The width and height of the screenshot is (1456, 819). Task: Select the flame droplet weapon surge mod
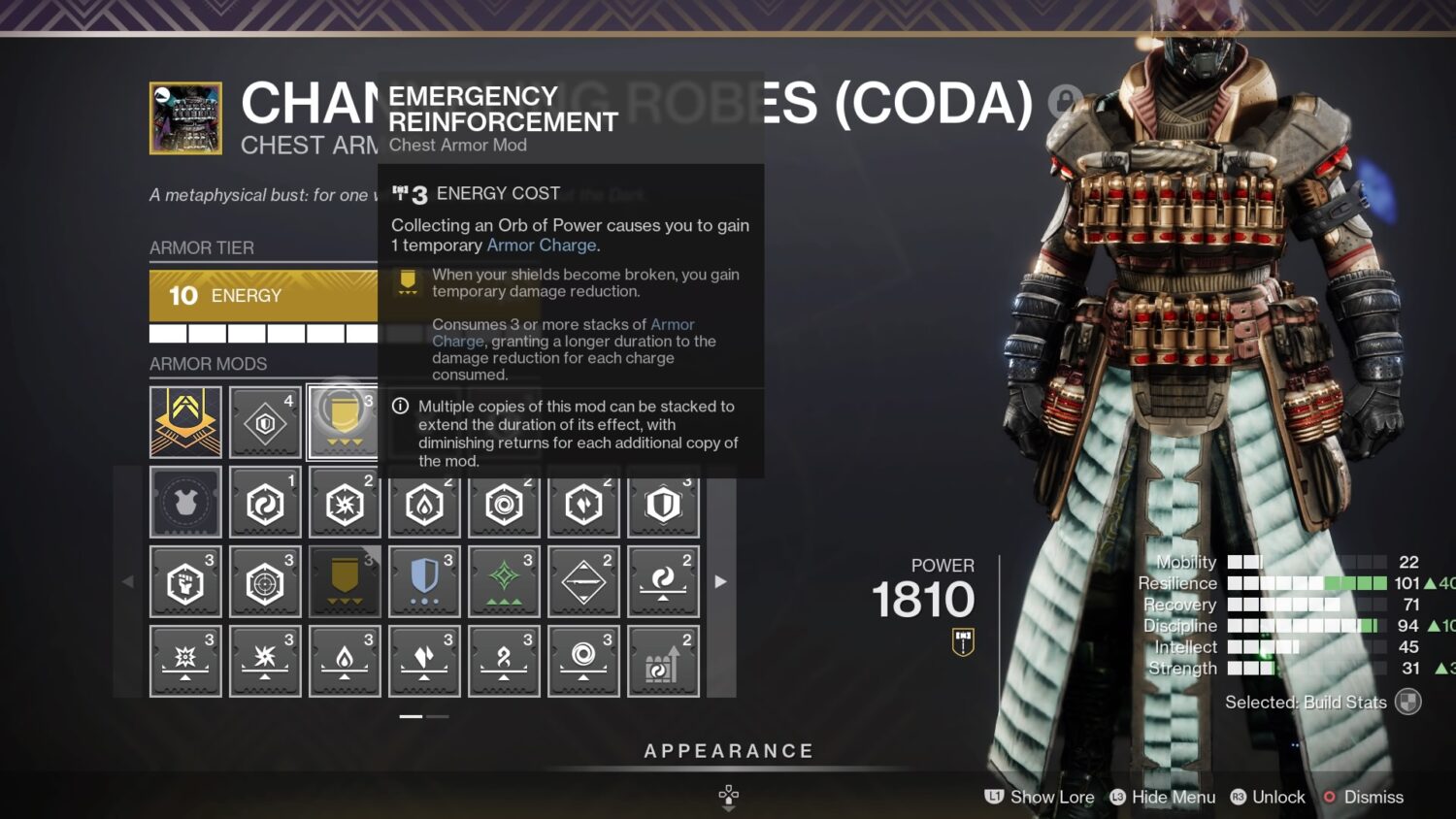pos(345,661)
